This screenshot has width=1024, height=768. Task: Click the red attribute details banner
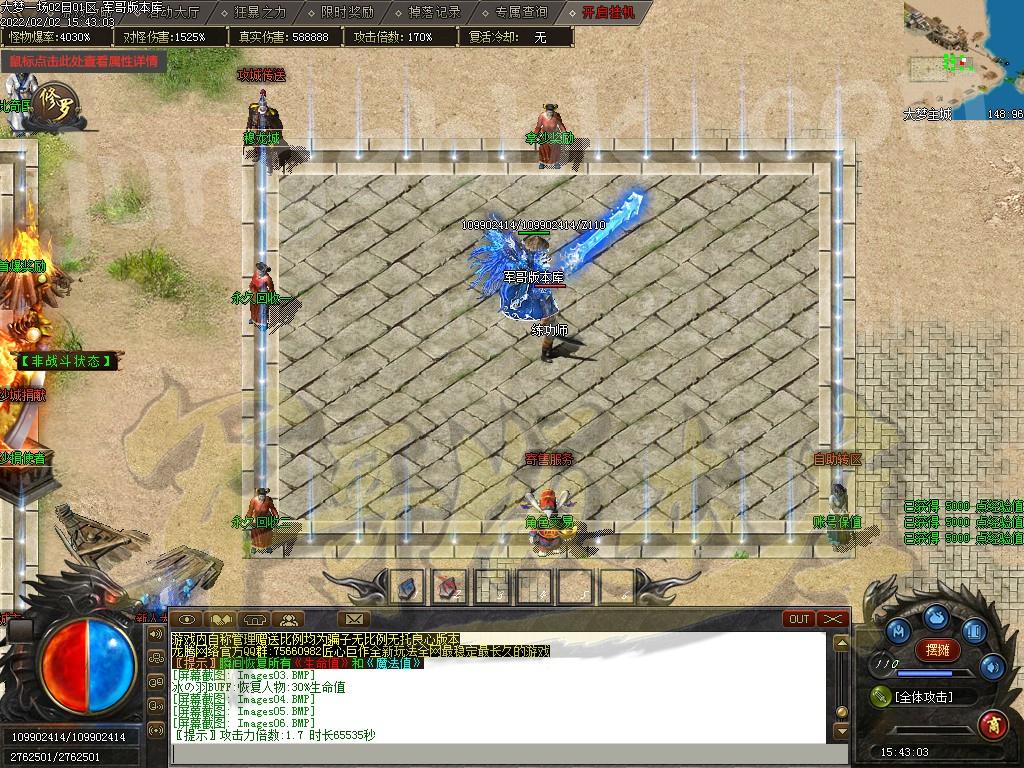pyautogui.click(x=84, y=61)
